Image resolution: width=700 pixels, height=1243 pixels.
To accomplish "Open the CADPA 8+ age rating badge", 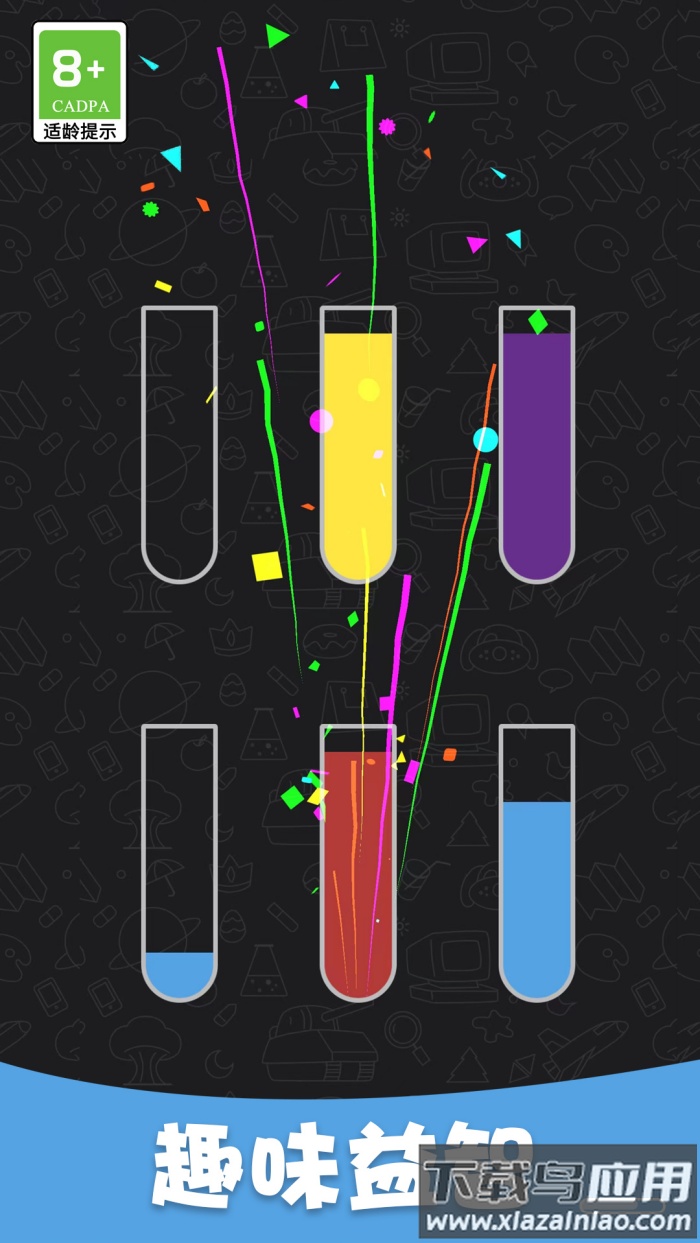I will pyautogui.click(x=80, y=82).
